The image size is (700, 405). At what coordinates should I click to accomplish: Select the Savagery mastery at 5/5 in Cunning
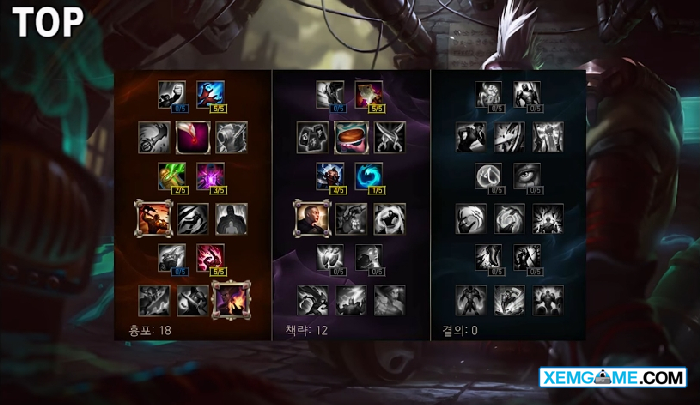click(369, 93)
